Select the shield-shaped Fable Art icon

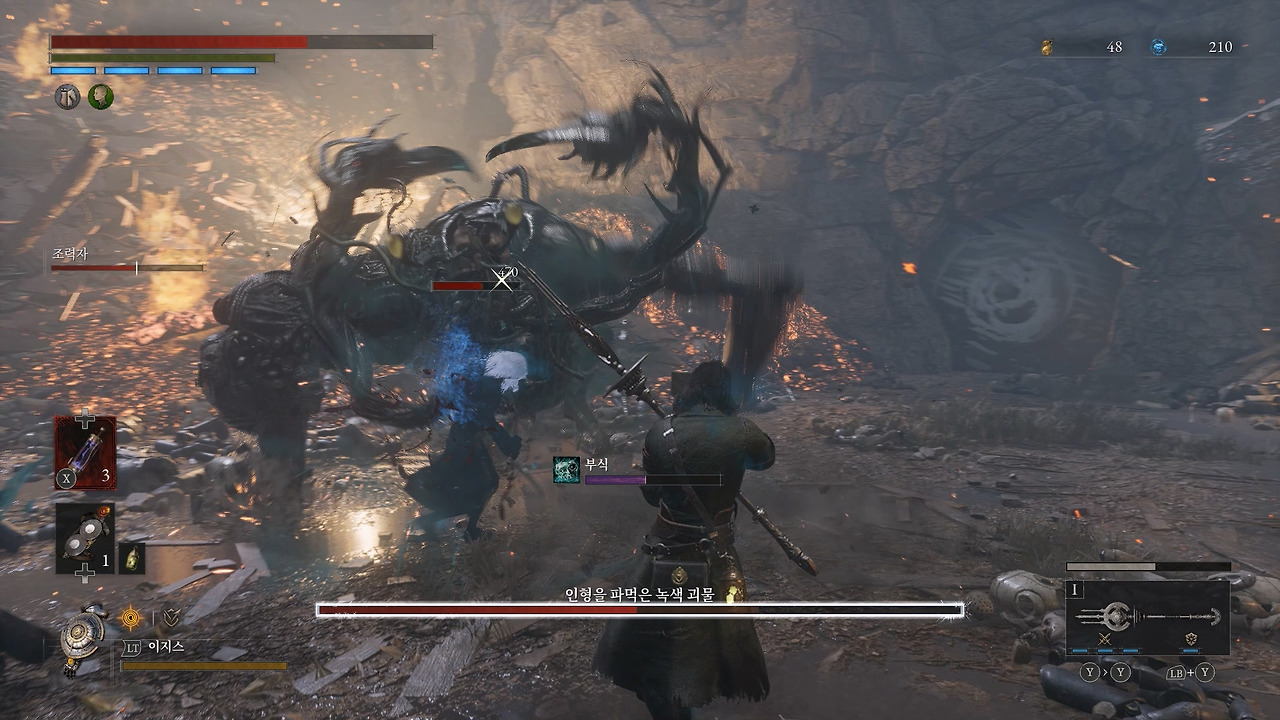point(1191,638)
